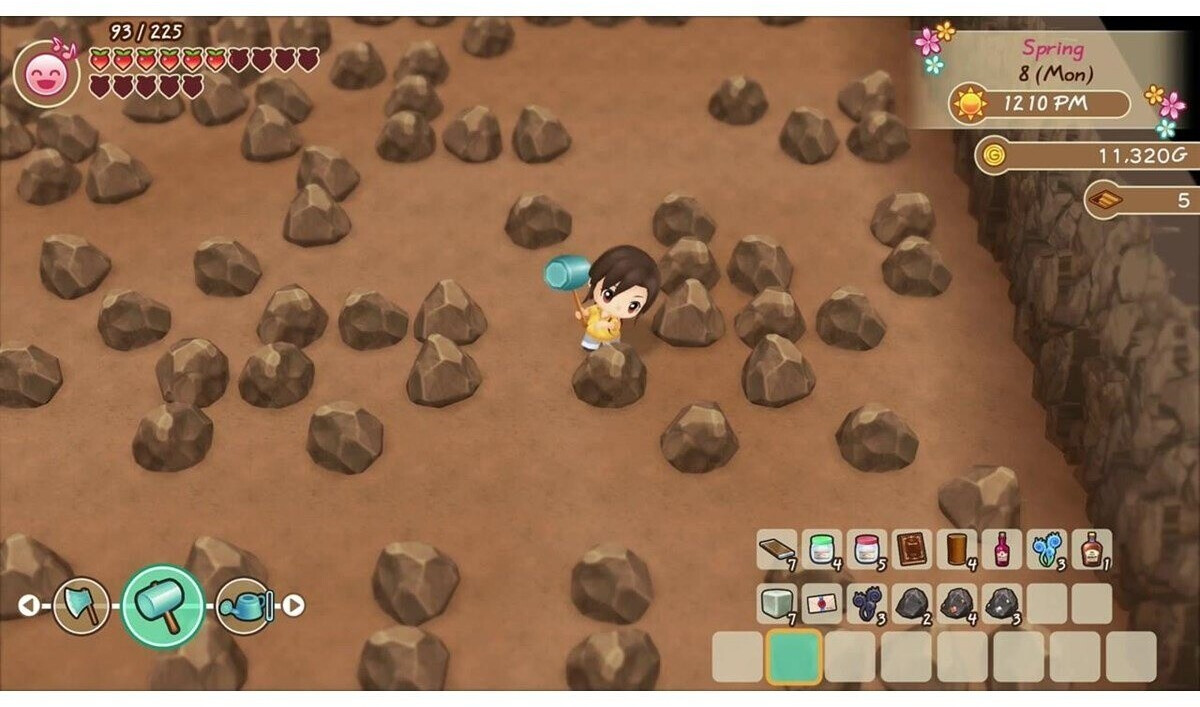The width and height of the screenshot is (1200, 707).
Task: Select the chocolate bar item slot
Action: point(776,549)
